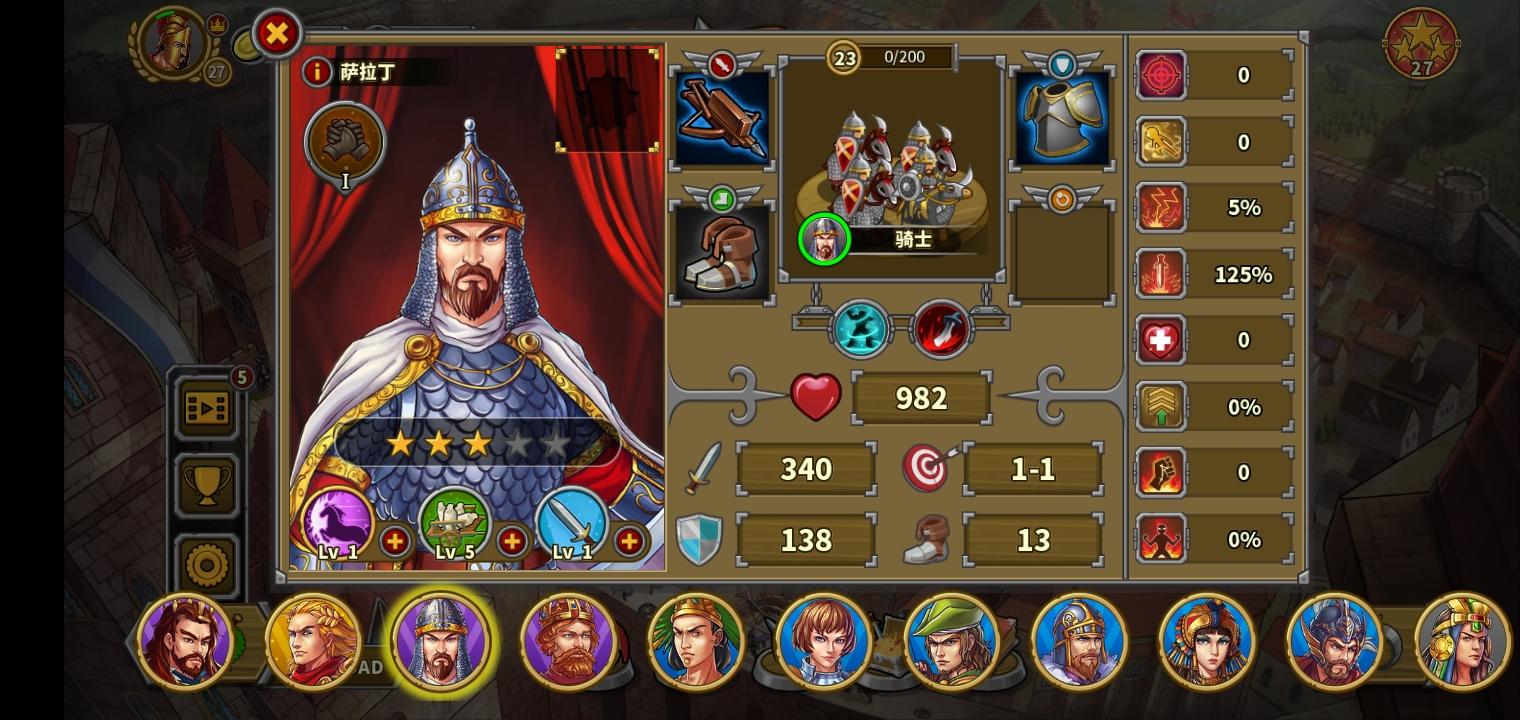Open the settings gear in left sidebar
This screenshot has height=720, width=1520.
tap(206, 565)
